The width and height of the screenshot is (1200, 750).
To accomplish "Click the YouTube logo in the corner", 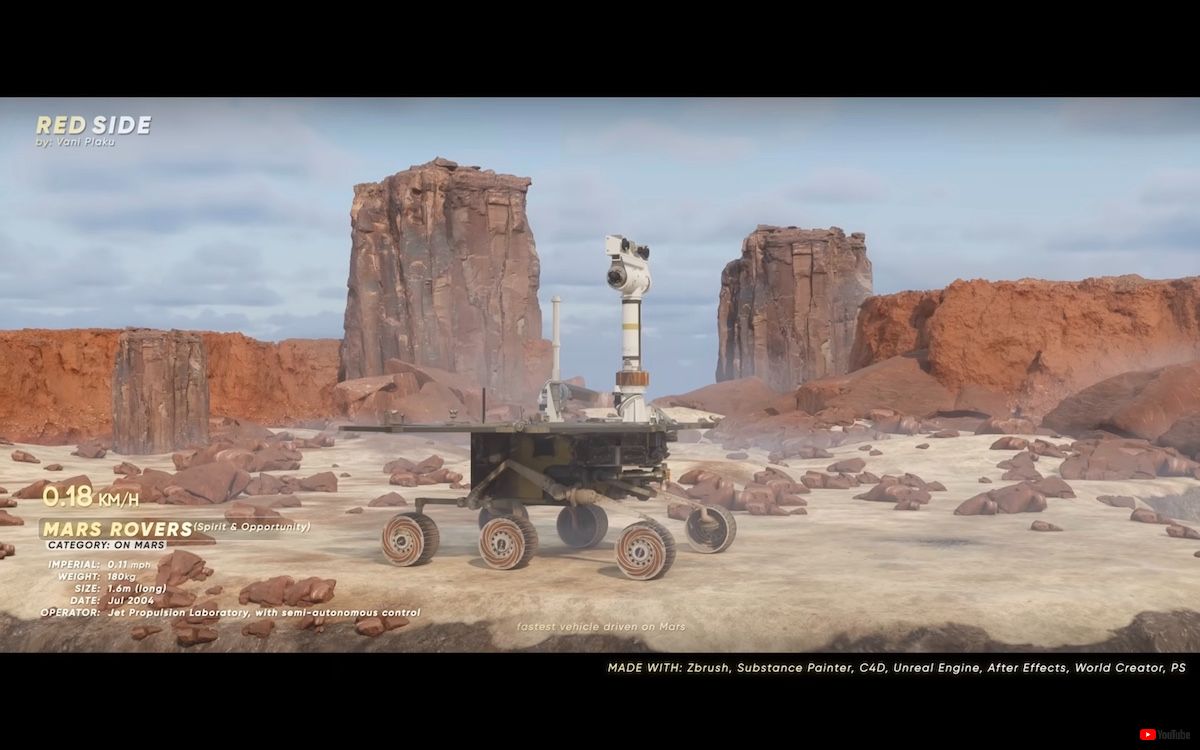I will point(1159,734).
